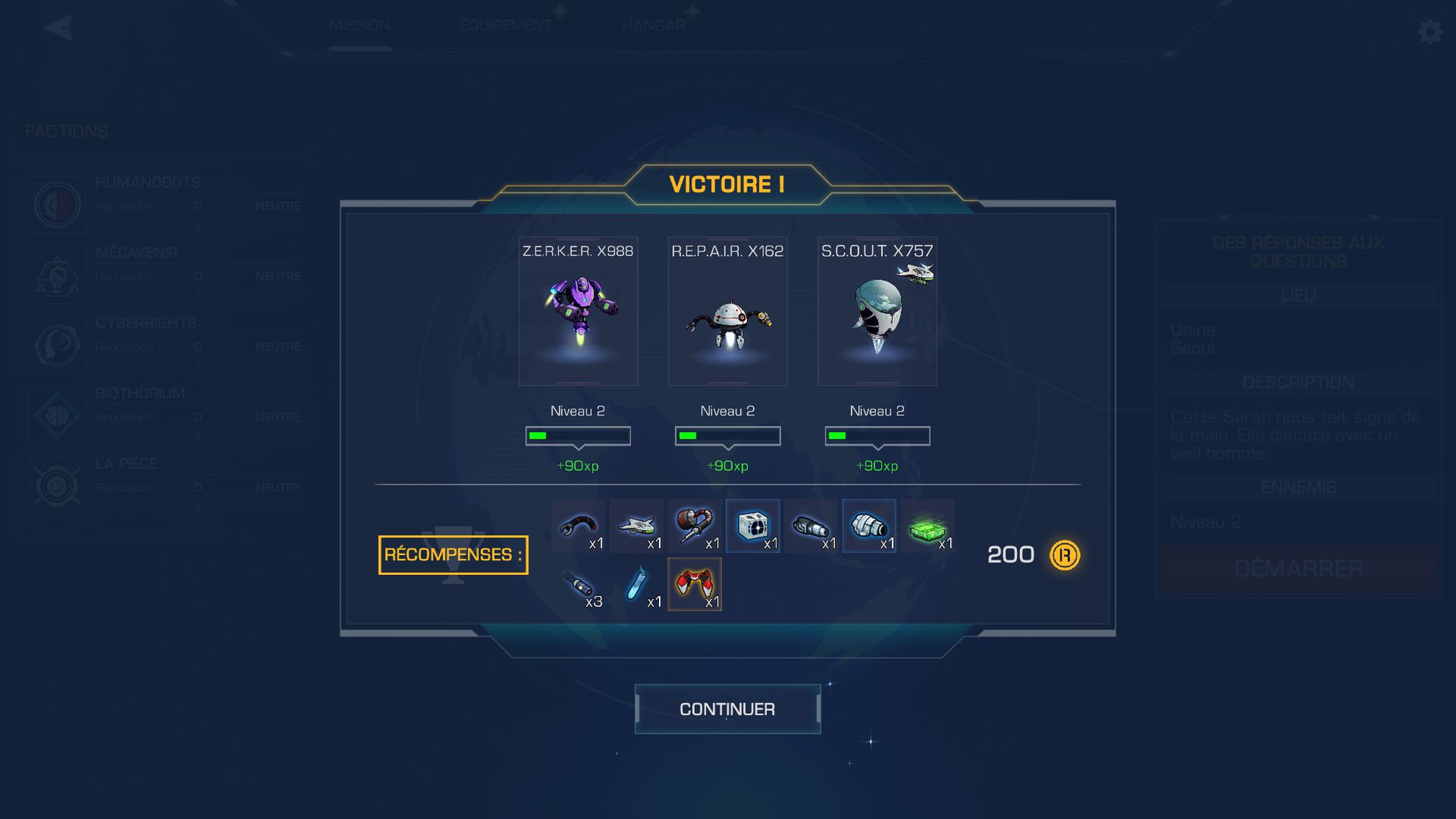The width and height of the screenshot is (1456, 819).
Task: Select the white spaceship reward icon
Action: pyautogui.click(x=637, y=523)
